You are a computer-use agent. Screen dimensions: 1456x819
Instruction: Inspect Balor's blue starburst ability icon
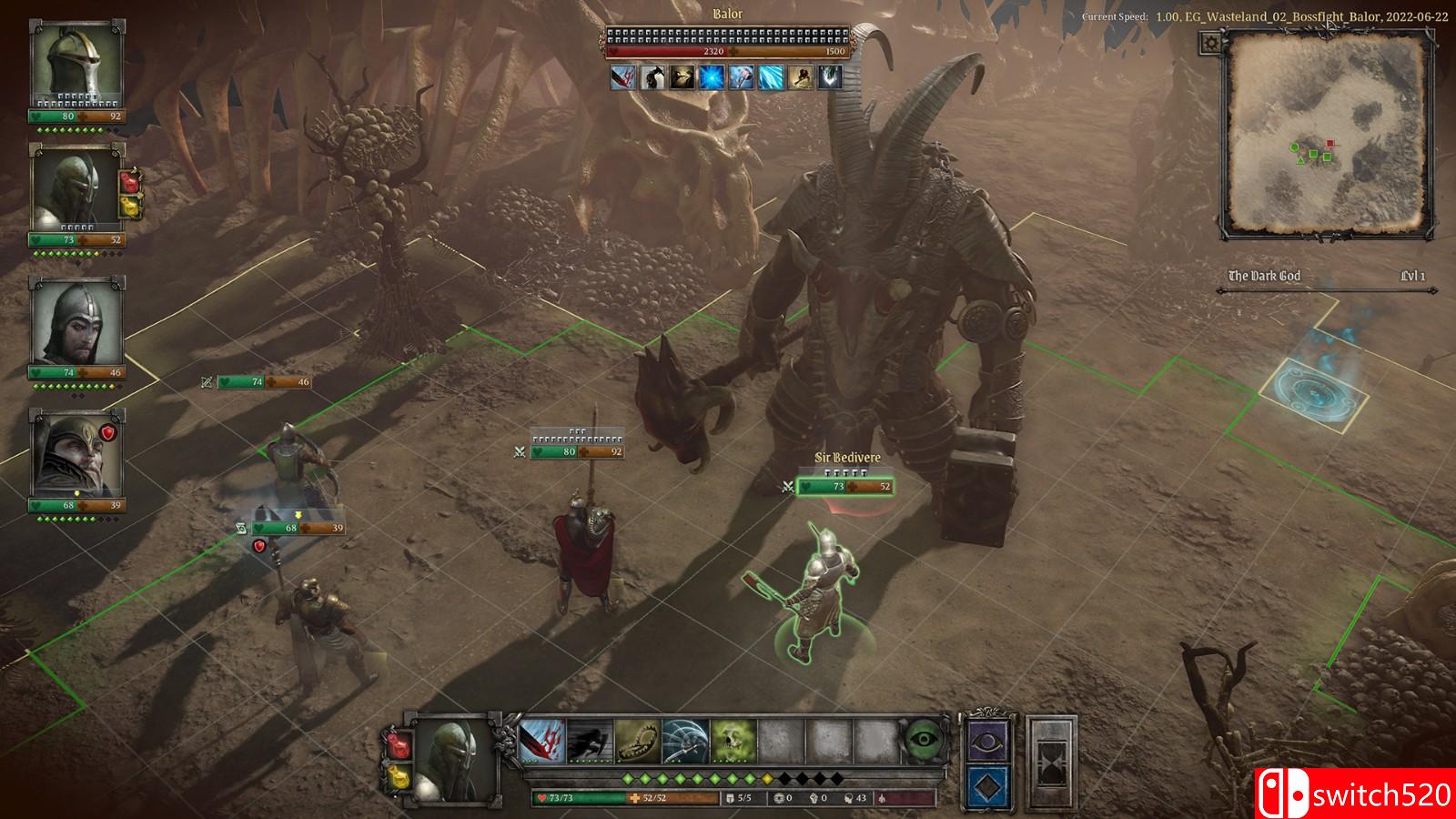click(711, 77)
